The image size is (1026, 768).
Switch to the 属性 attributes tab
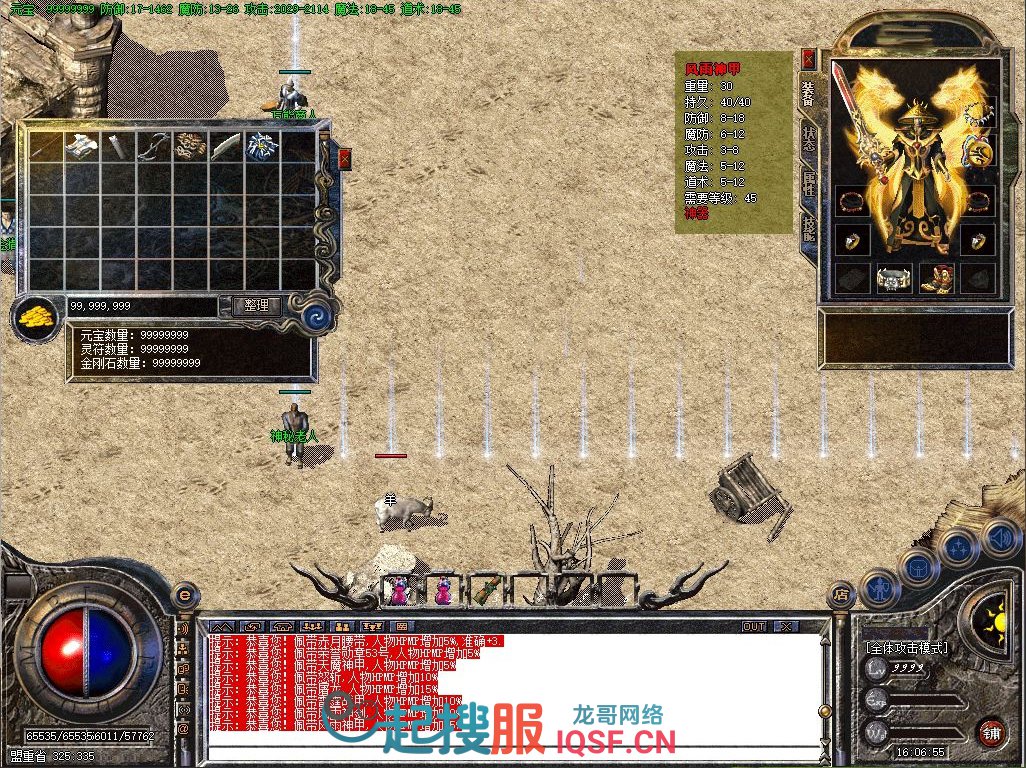click(808, 186)
